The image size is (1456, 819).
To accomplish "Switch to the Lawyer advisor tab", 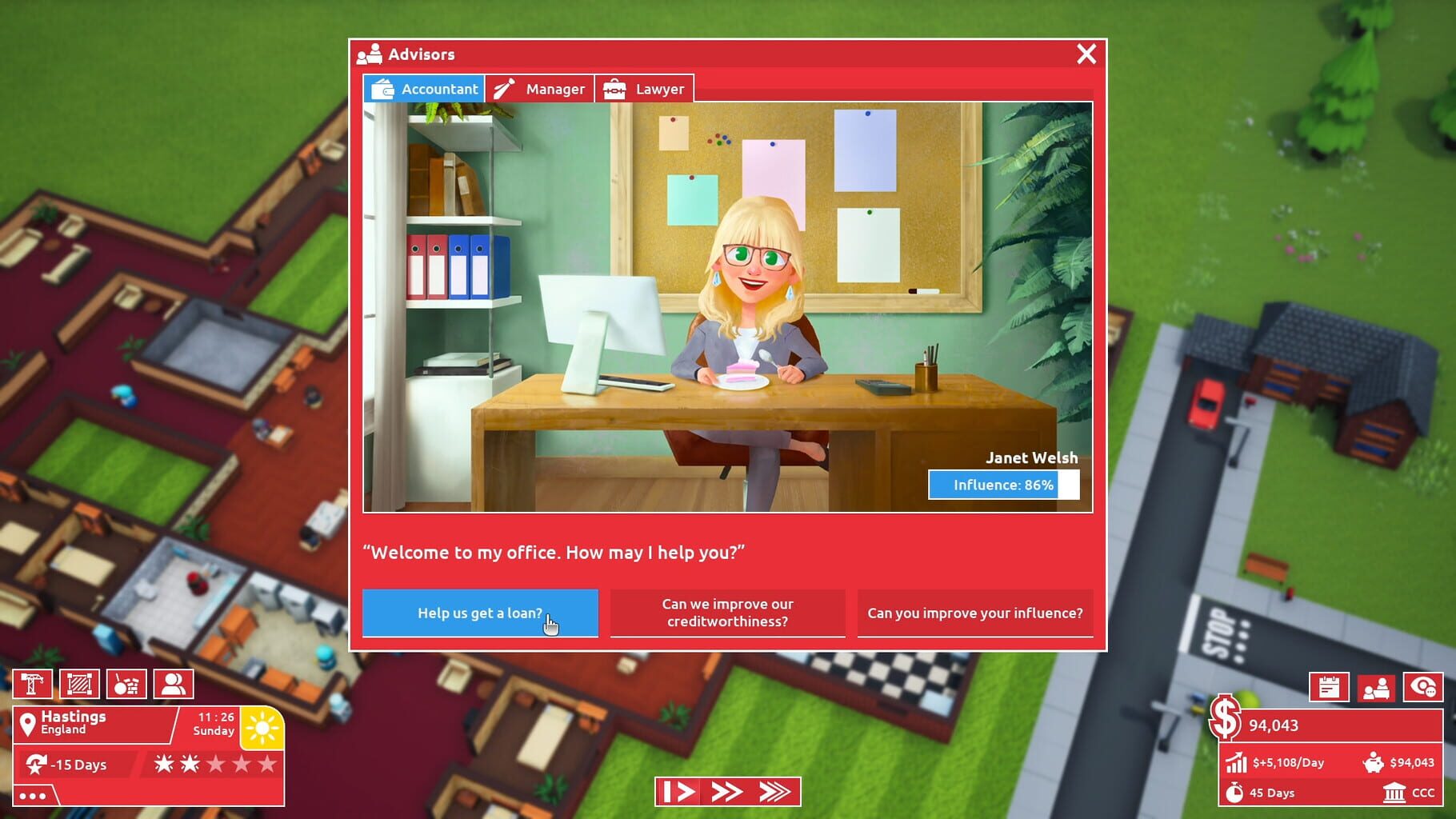I will click(x=645, y=89).
